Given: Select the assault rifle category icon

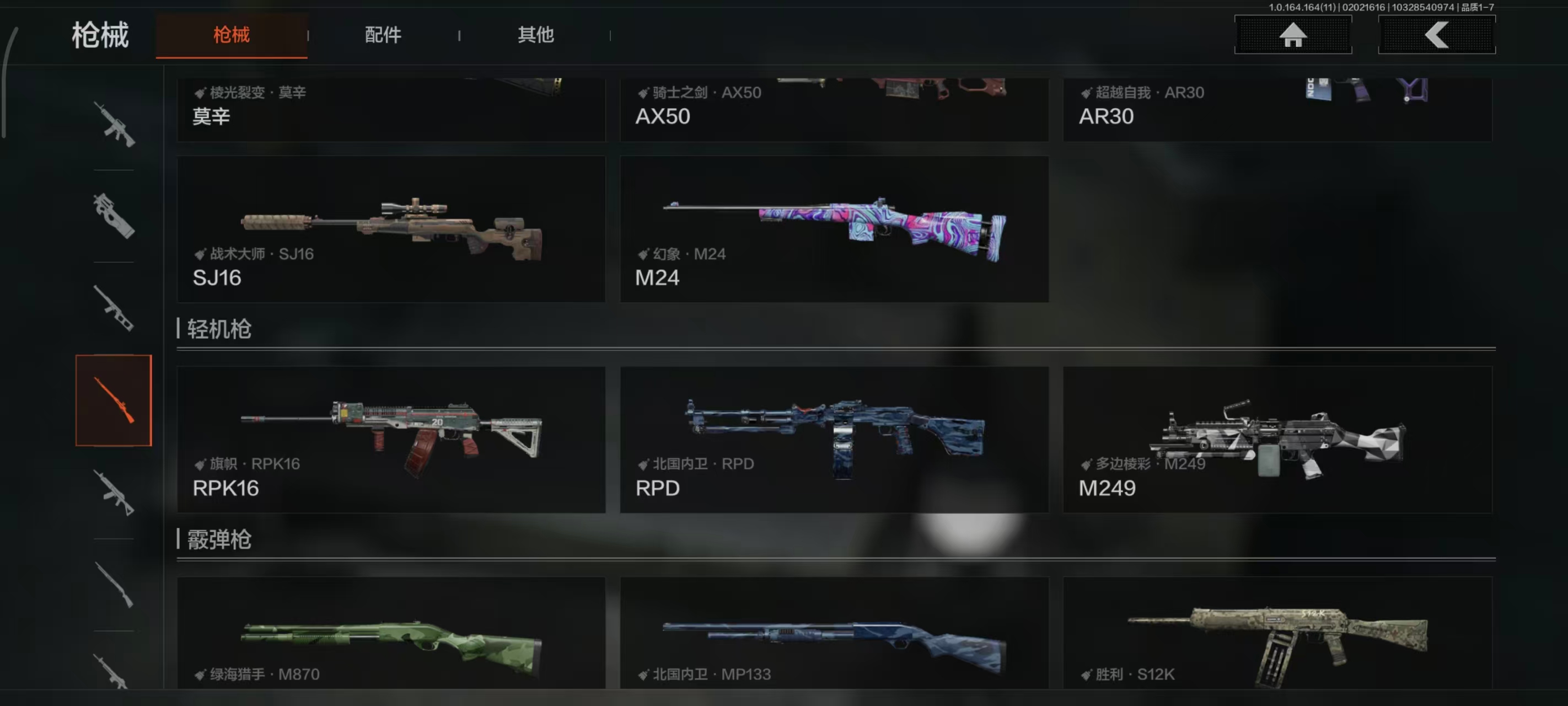Looking at the screenshot, I should click(x=115, y=122).
